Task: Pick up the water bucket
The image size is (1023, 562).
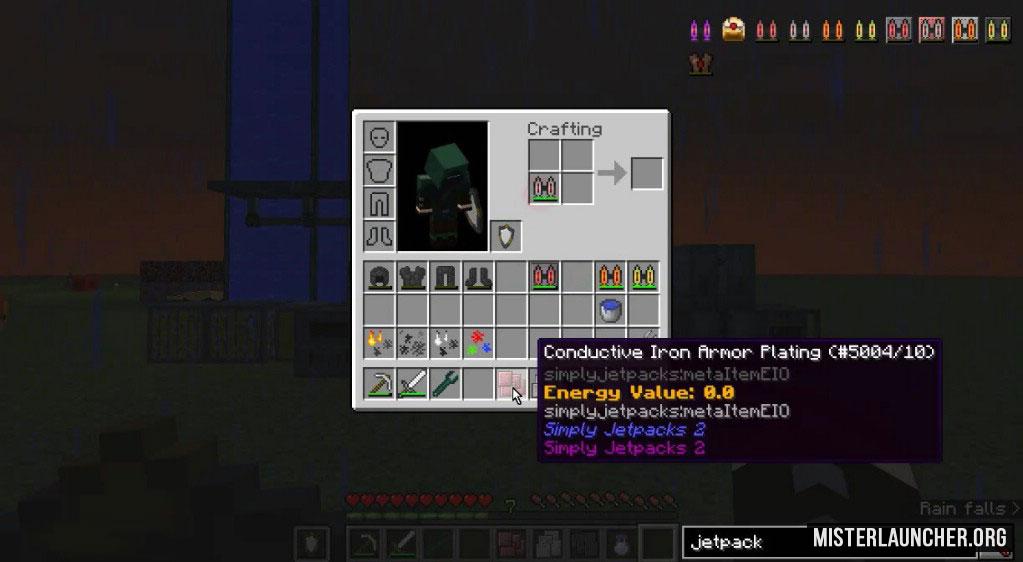Action: coord(610,310)
